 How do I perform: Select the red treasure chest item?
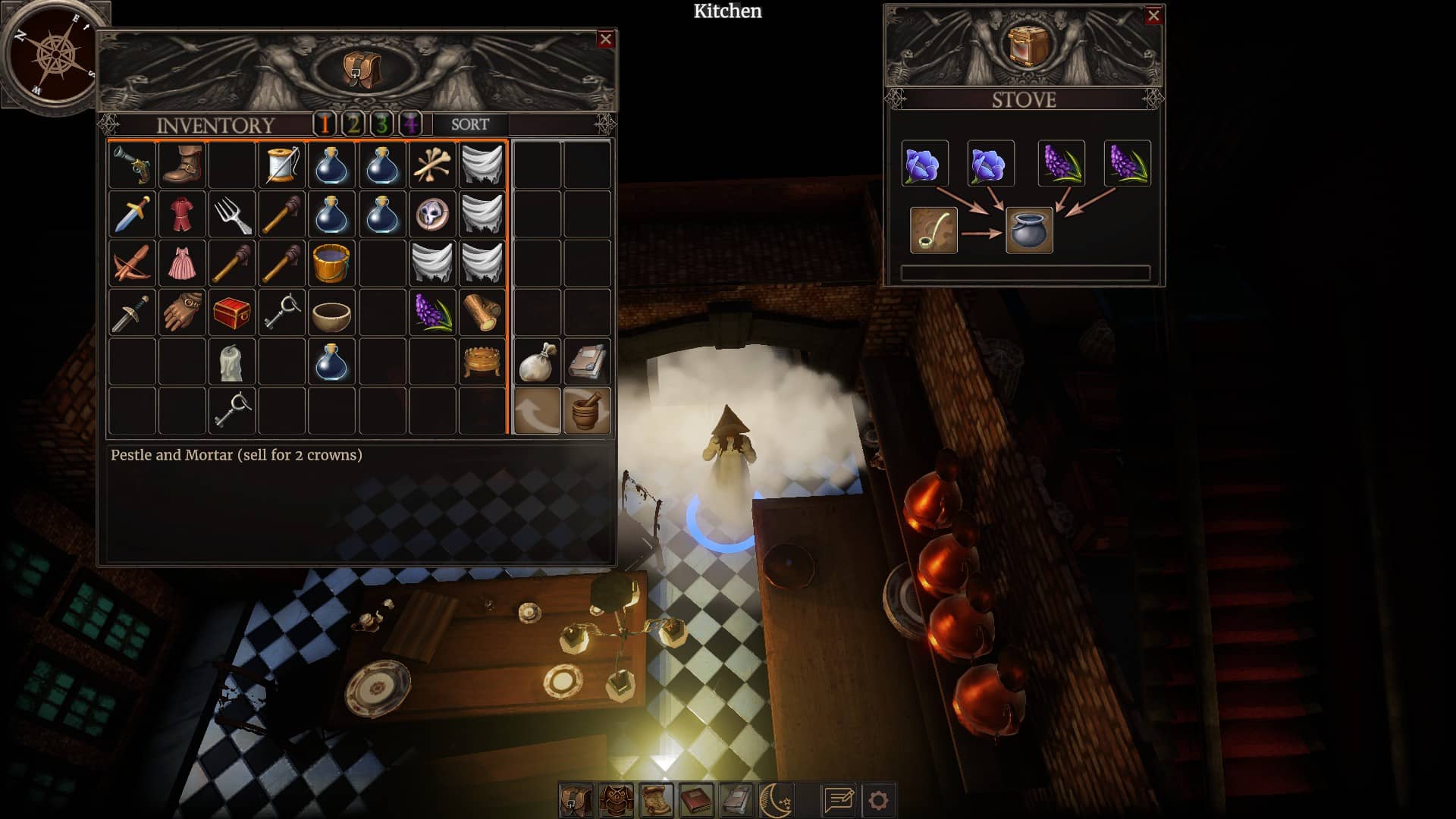click(232, 312)
